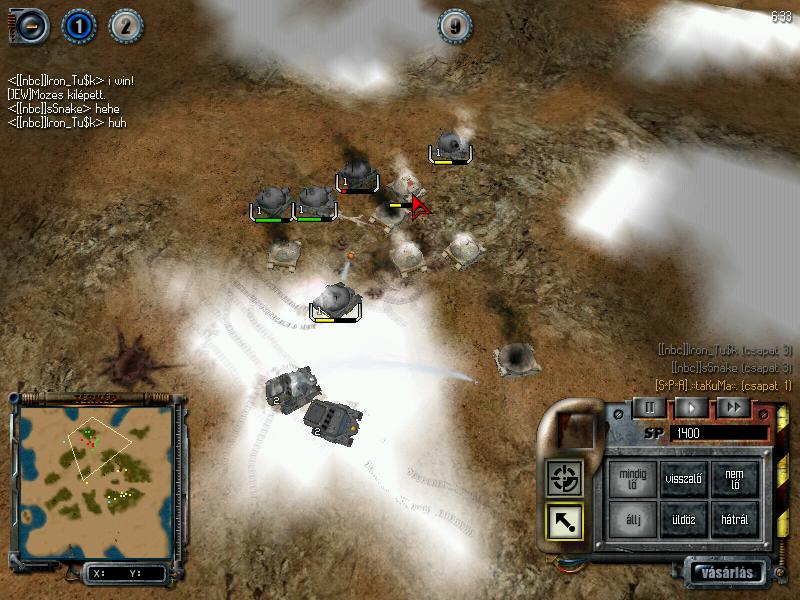The image size is (800, 600).
Task: Set units to 'nem lő' hold fire
Action: point(735,478)
